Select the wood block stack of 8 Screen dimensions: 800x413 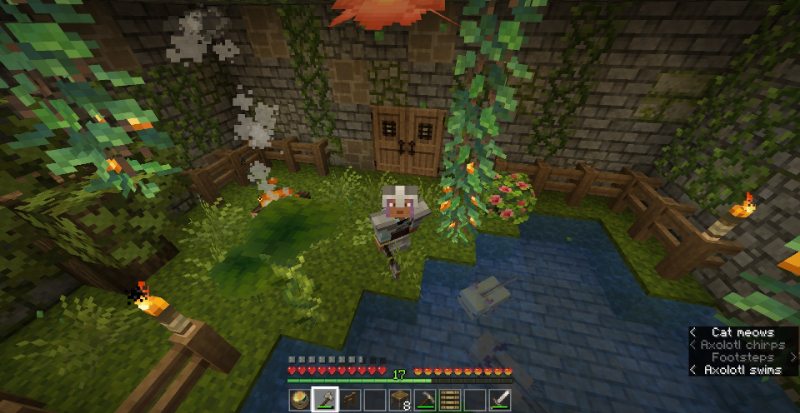click(x=400, y=400)
